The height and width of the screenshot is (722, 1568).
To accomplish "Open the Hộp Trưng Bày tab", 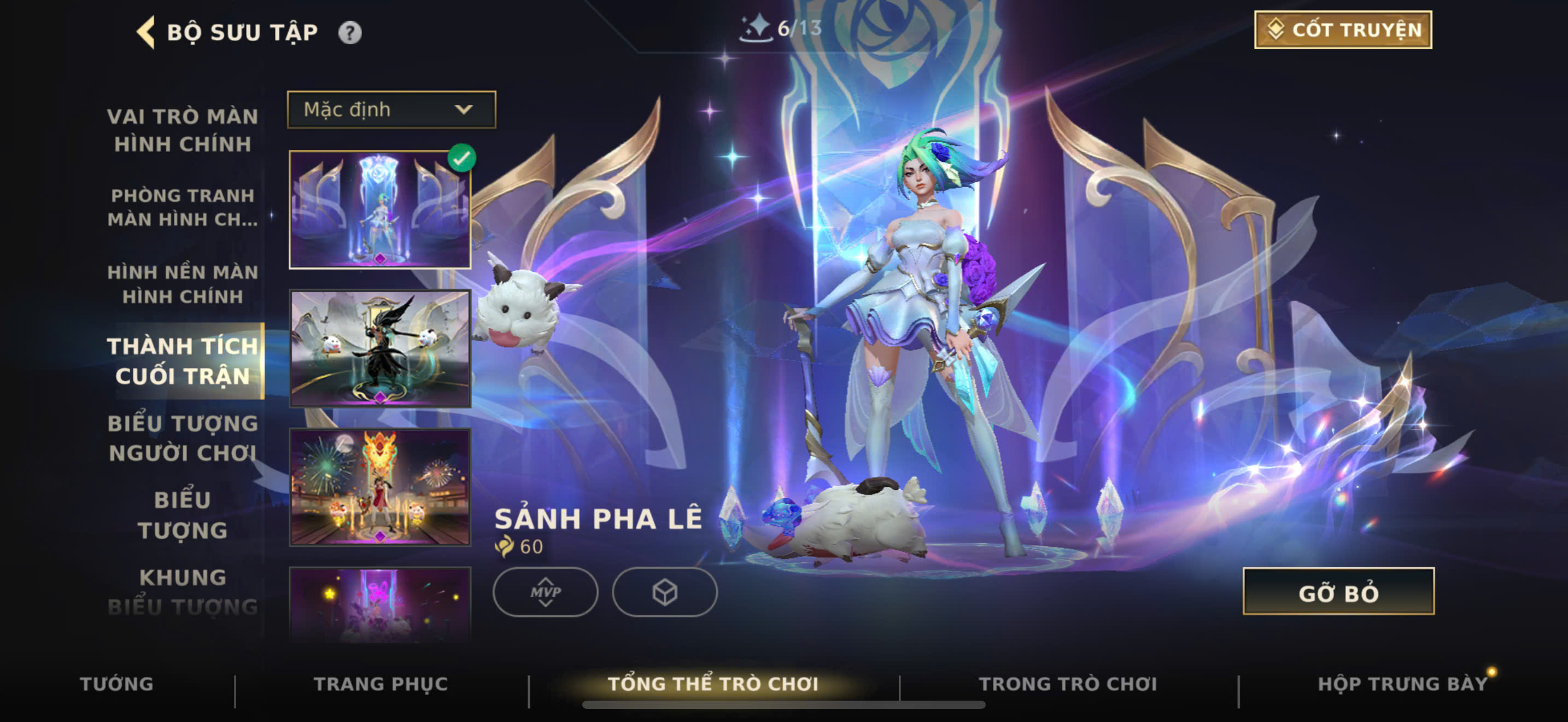I will (1402, 684).
